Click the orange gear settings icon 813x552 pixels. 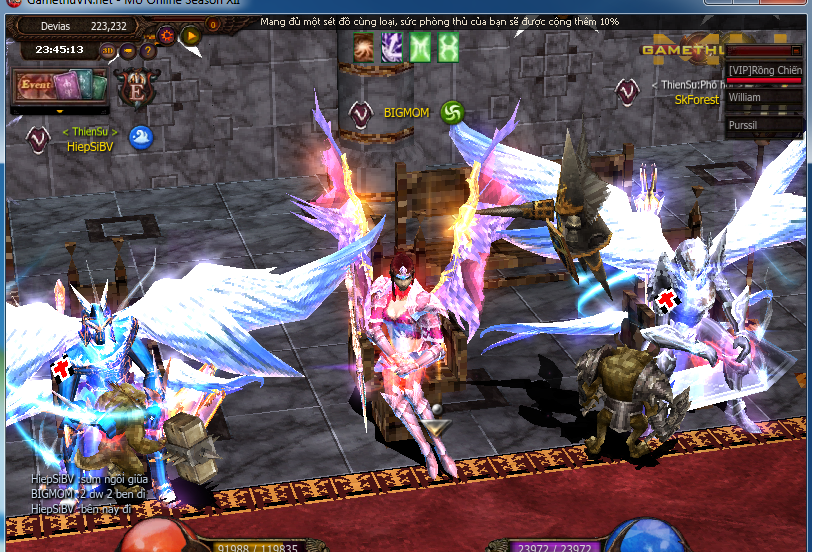click(167, 35)
